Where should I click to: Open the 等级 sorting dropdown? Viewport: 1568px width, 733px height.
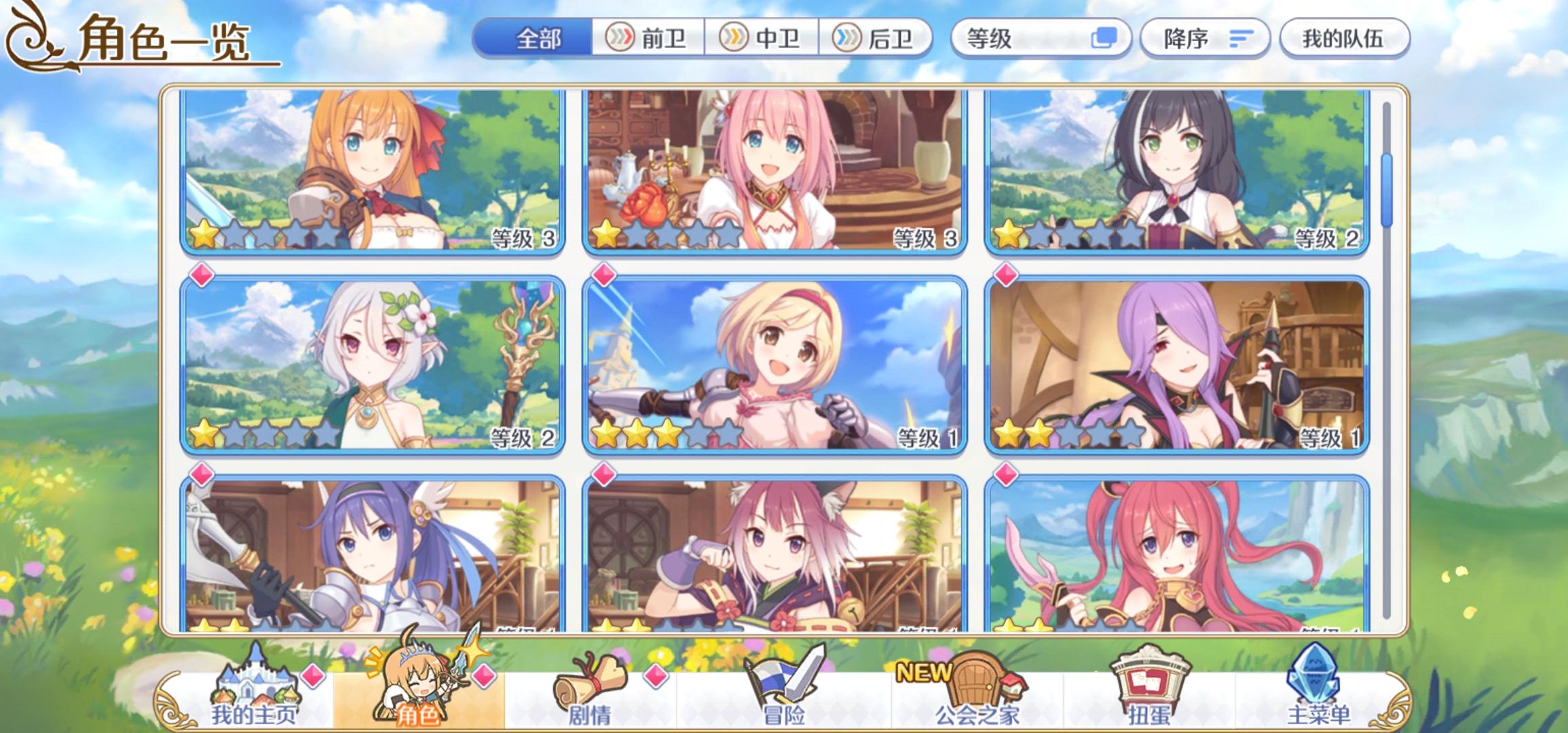pyautogui.click(x=1042, y=39)
